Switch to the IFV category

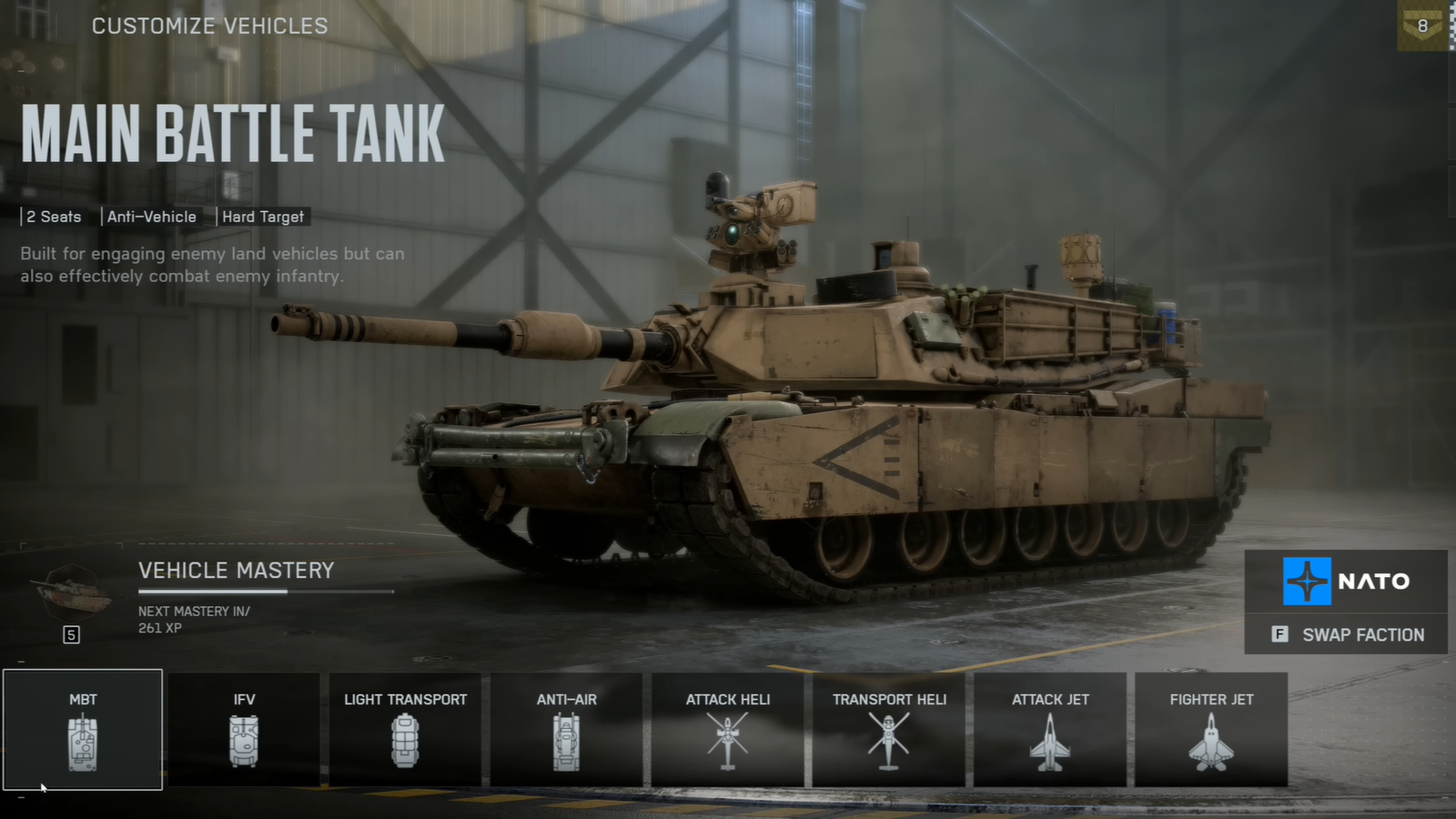244,730
